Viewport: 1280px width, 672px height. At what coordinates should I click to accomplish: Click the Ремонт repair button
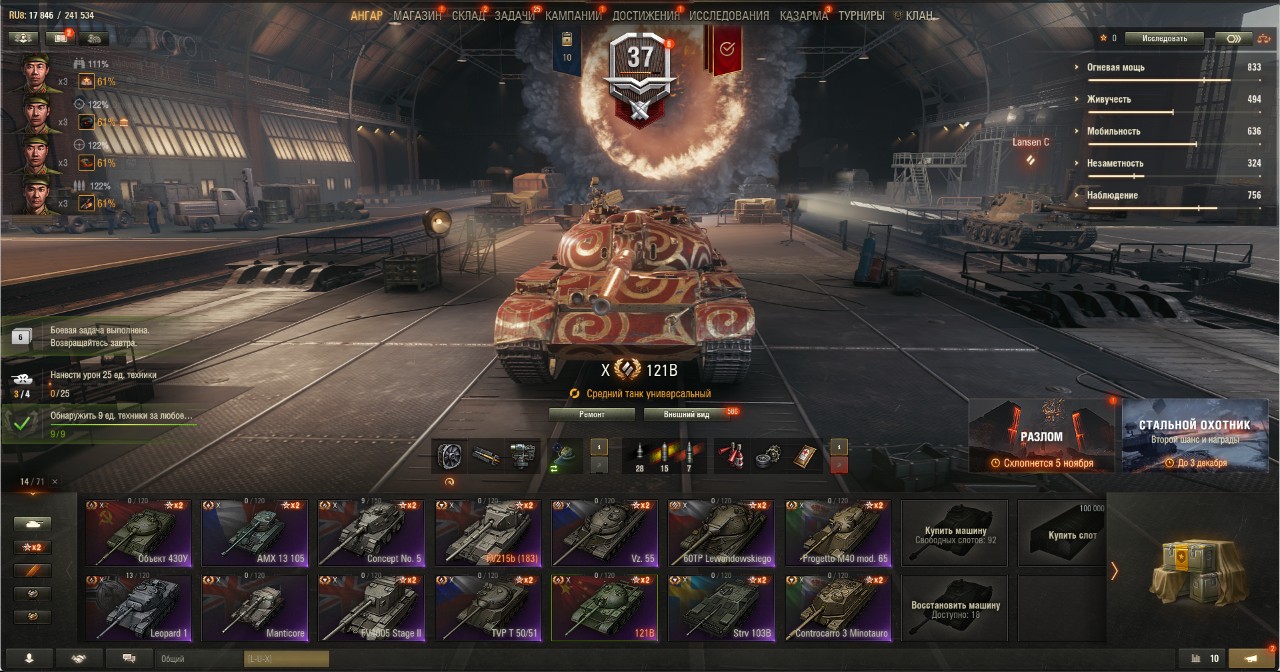click(591, 414)
